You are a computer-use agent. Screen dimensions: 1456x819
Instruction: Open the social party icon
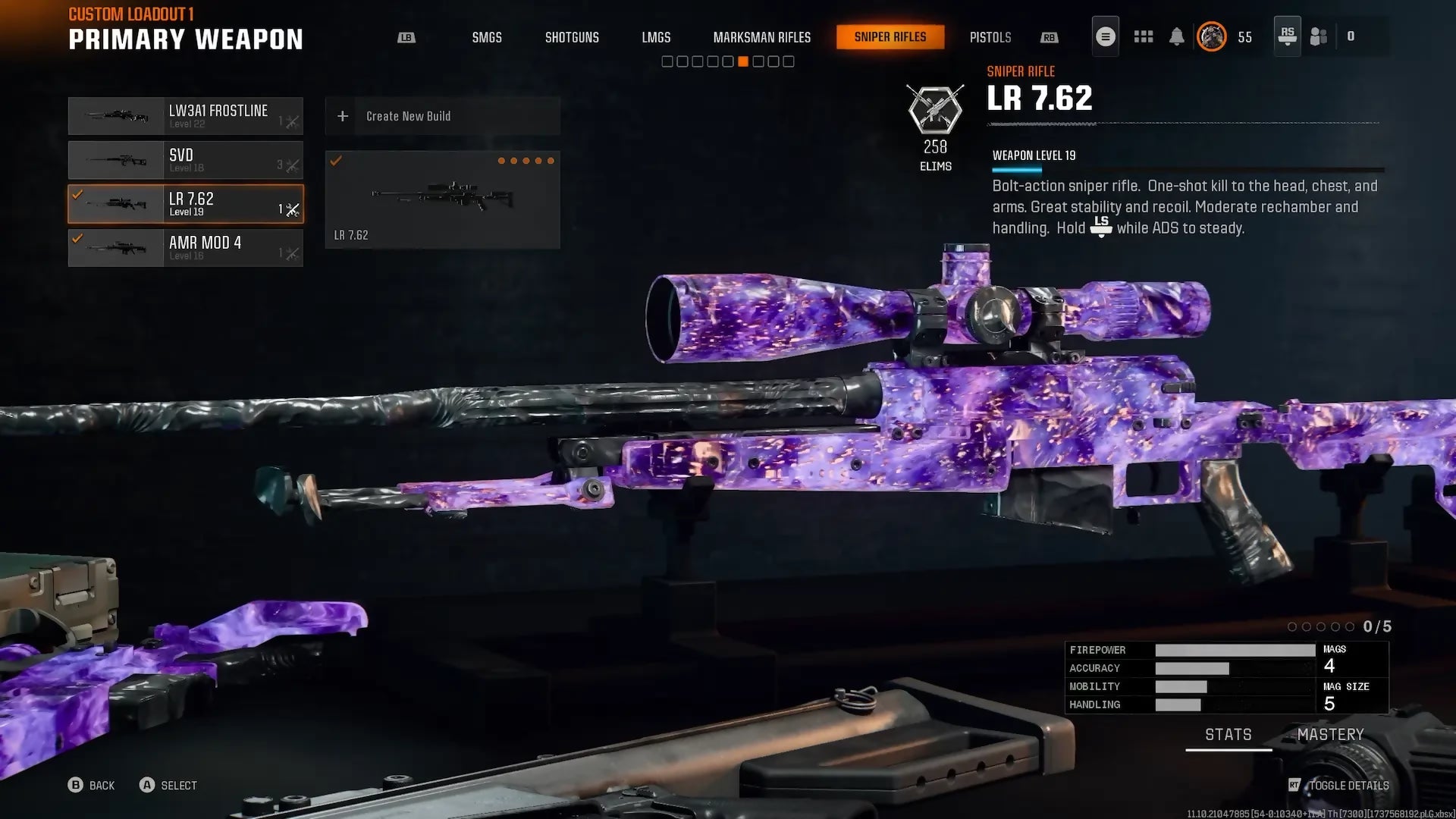[x=1319, y=36]
